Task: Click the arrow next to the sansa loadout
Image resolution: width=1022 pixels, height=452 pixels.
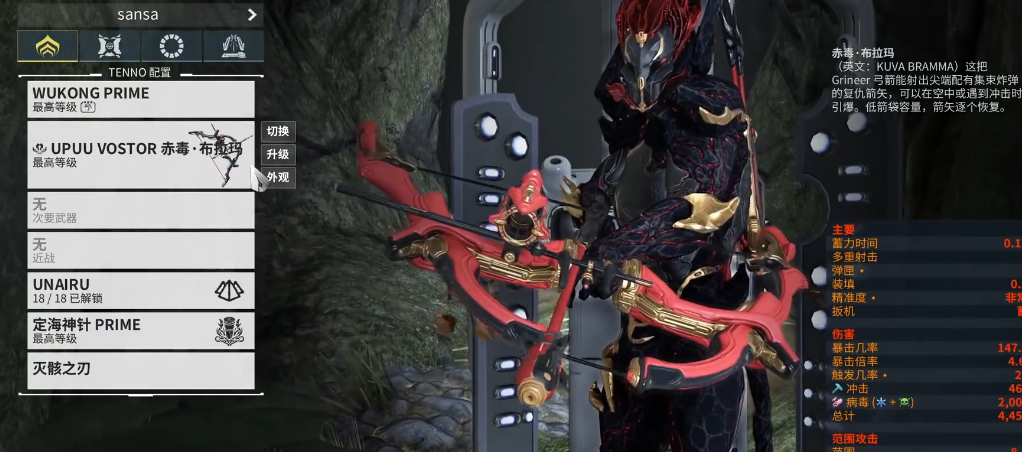Action: tap(251, 15)
